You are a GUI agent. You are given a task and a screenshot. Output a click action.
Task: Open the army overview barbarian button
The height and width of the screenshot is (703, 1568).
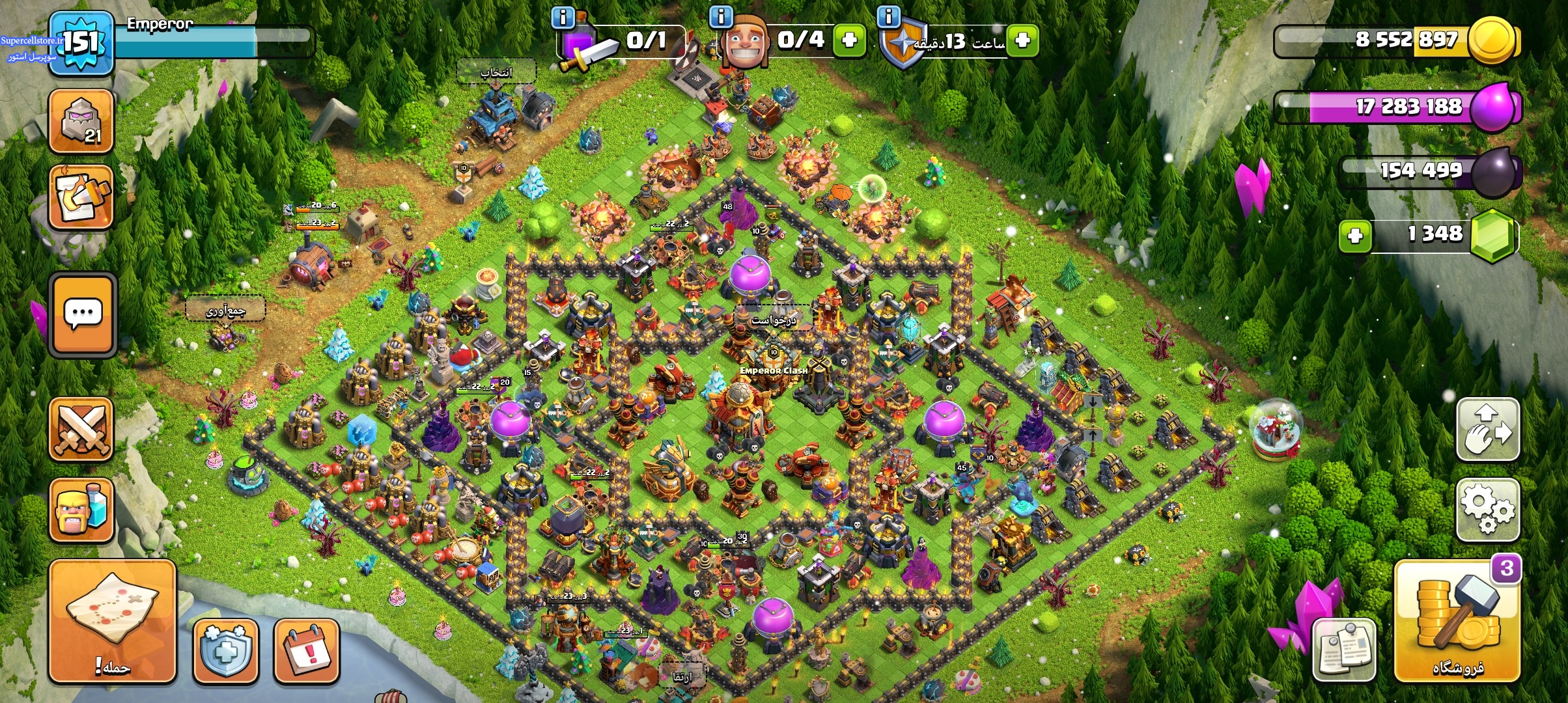[81, 510]
